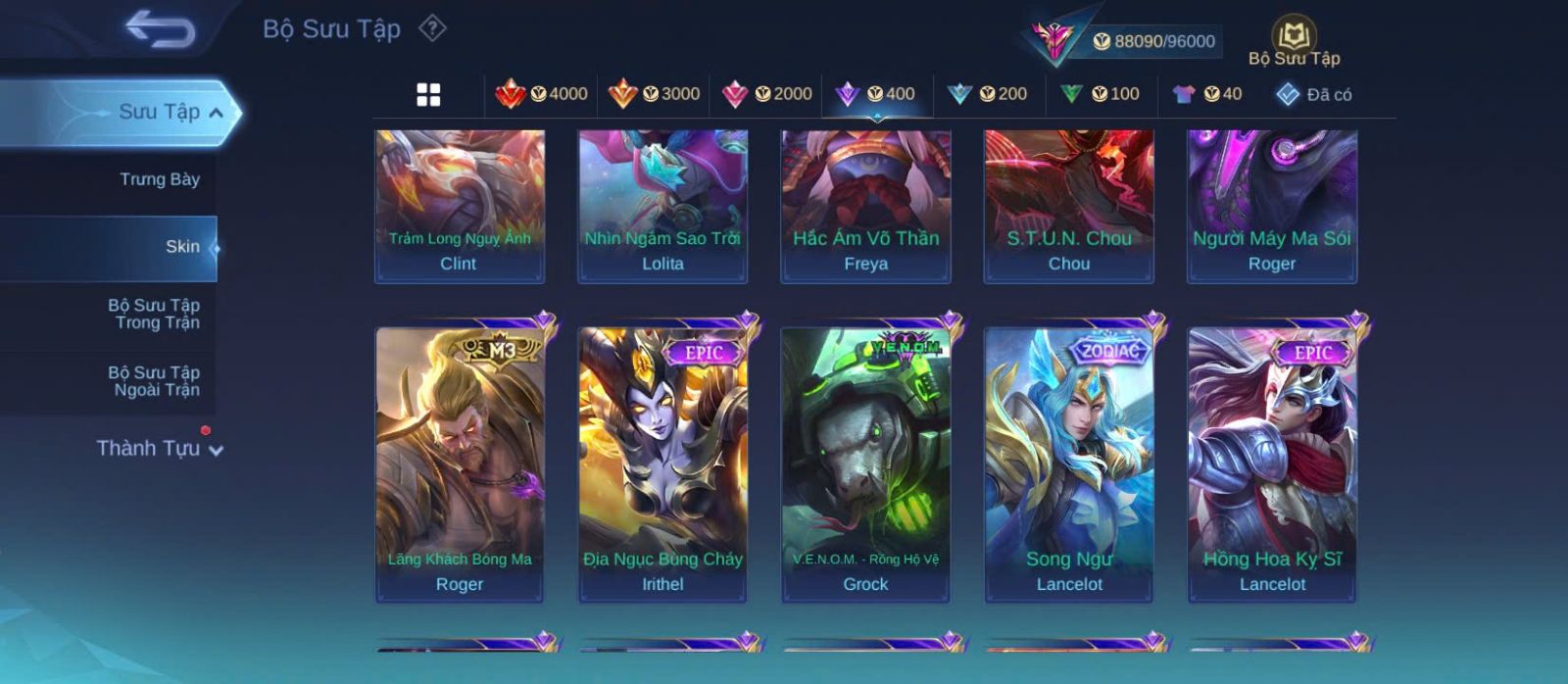Filter skins by 3000 points tier
1568x684 pixels.
(654, 94)
